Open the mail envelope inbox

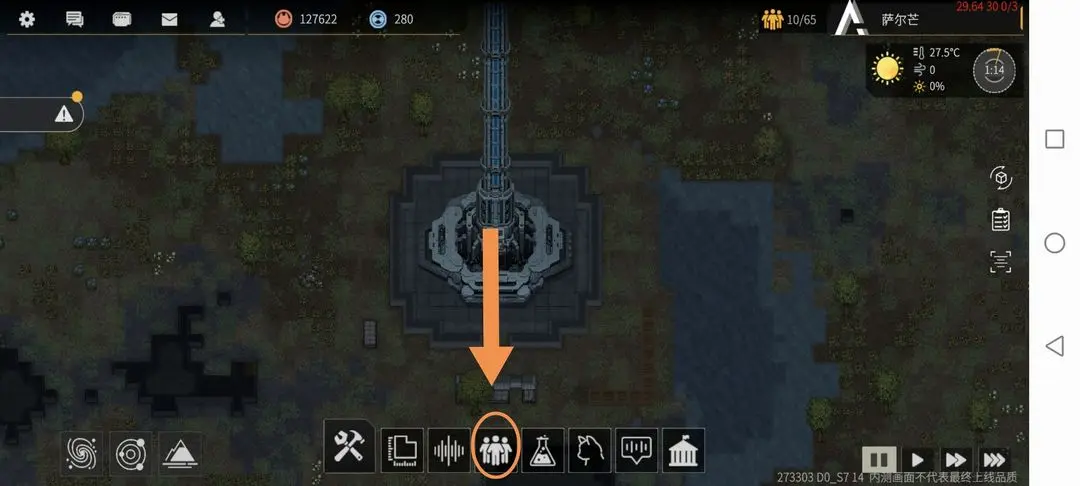point(169,19)
